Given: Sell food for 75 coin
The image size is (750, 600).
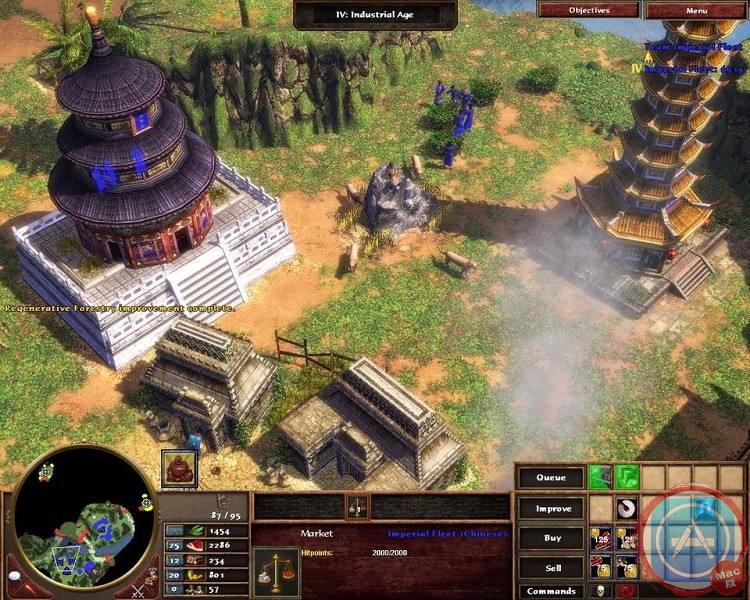Looking at the screenshot, I should [600, 567].
